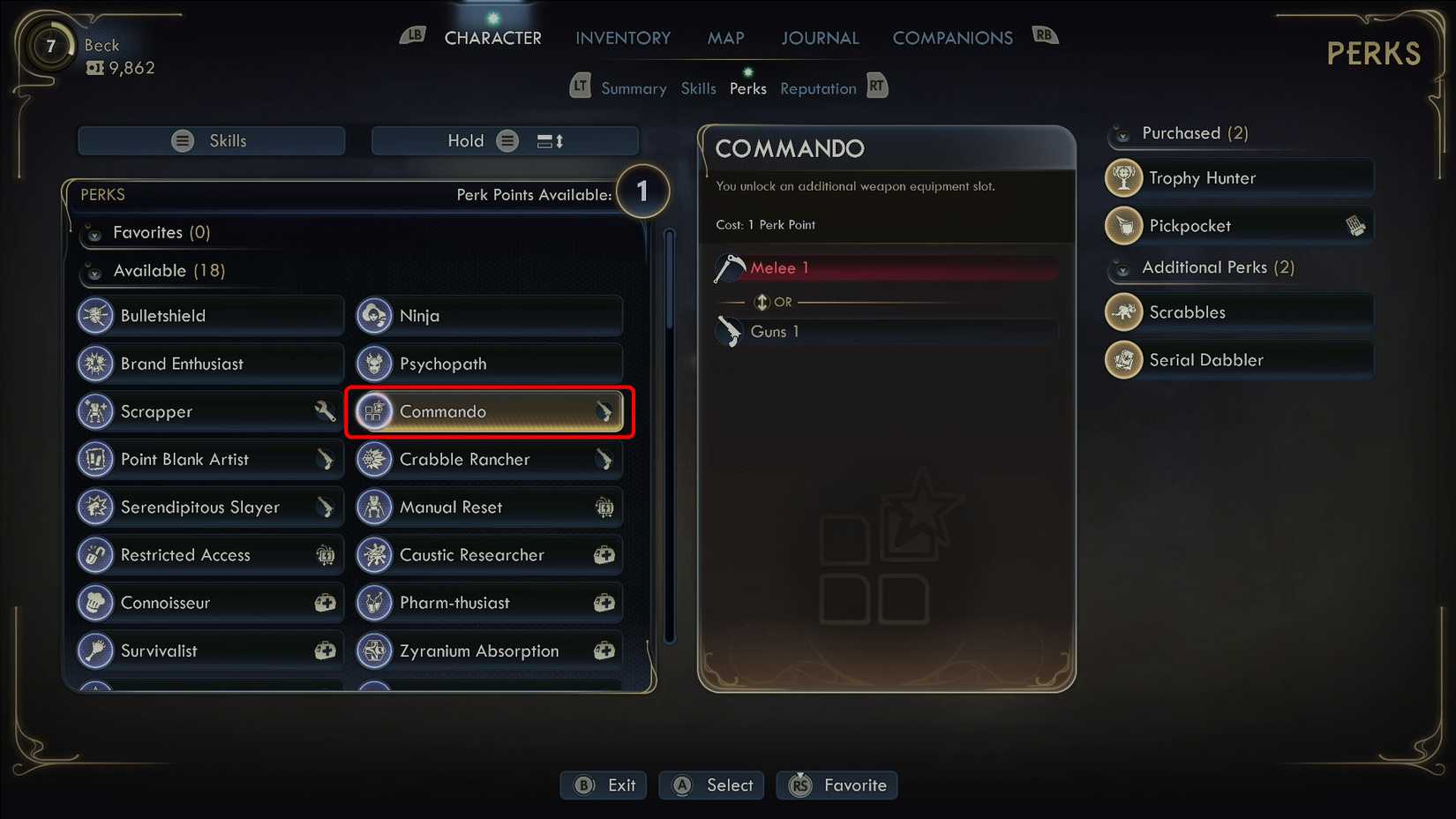Go to the Journal tab
1456x819 pixels.
point(820,38)
